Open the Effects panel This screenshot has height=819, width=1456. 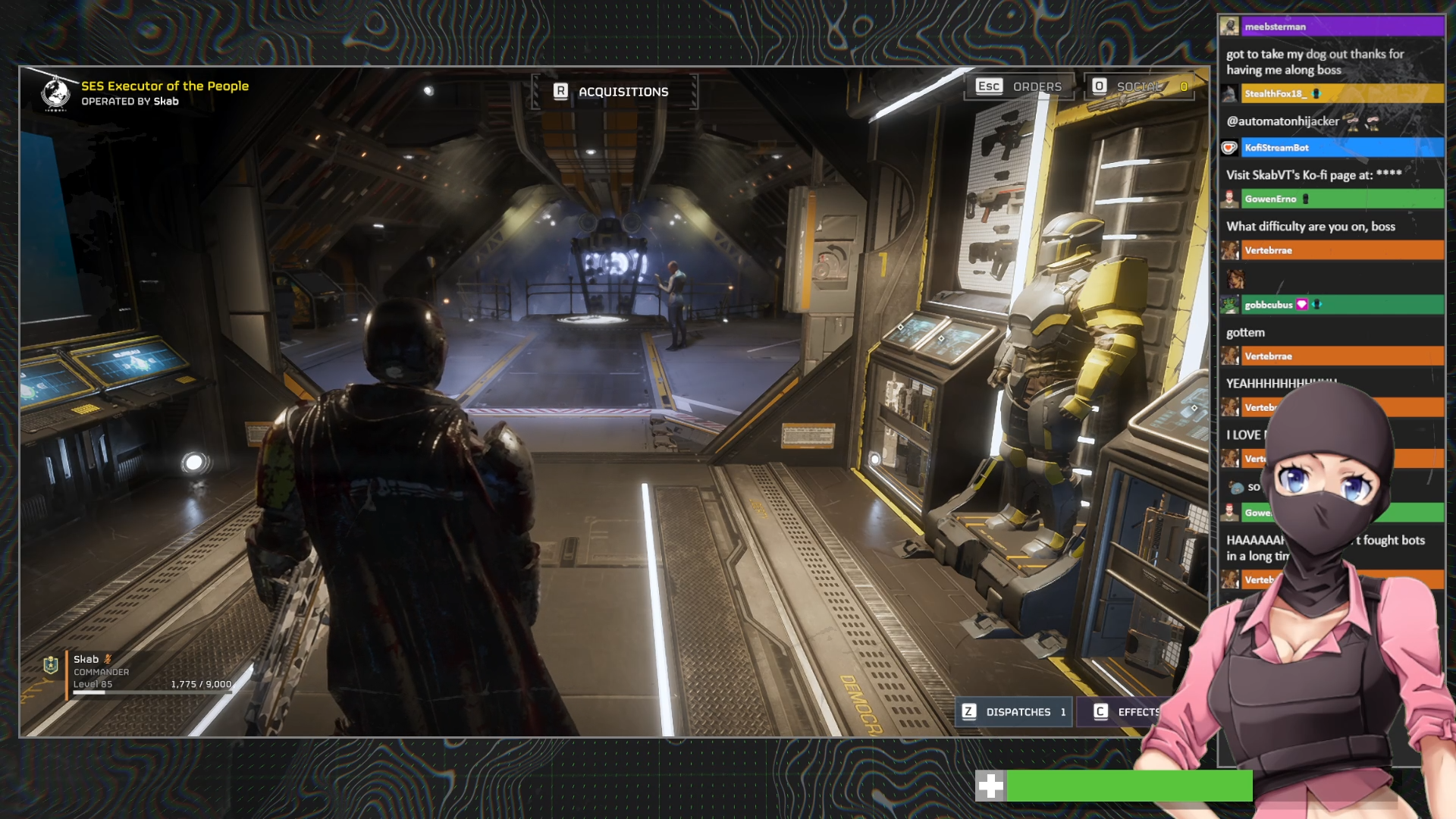(1127, 712)
